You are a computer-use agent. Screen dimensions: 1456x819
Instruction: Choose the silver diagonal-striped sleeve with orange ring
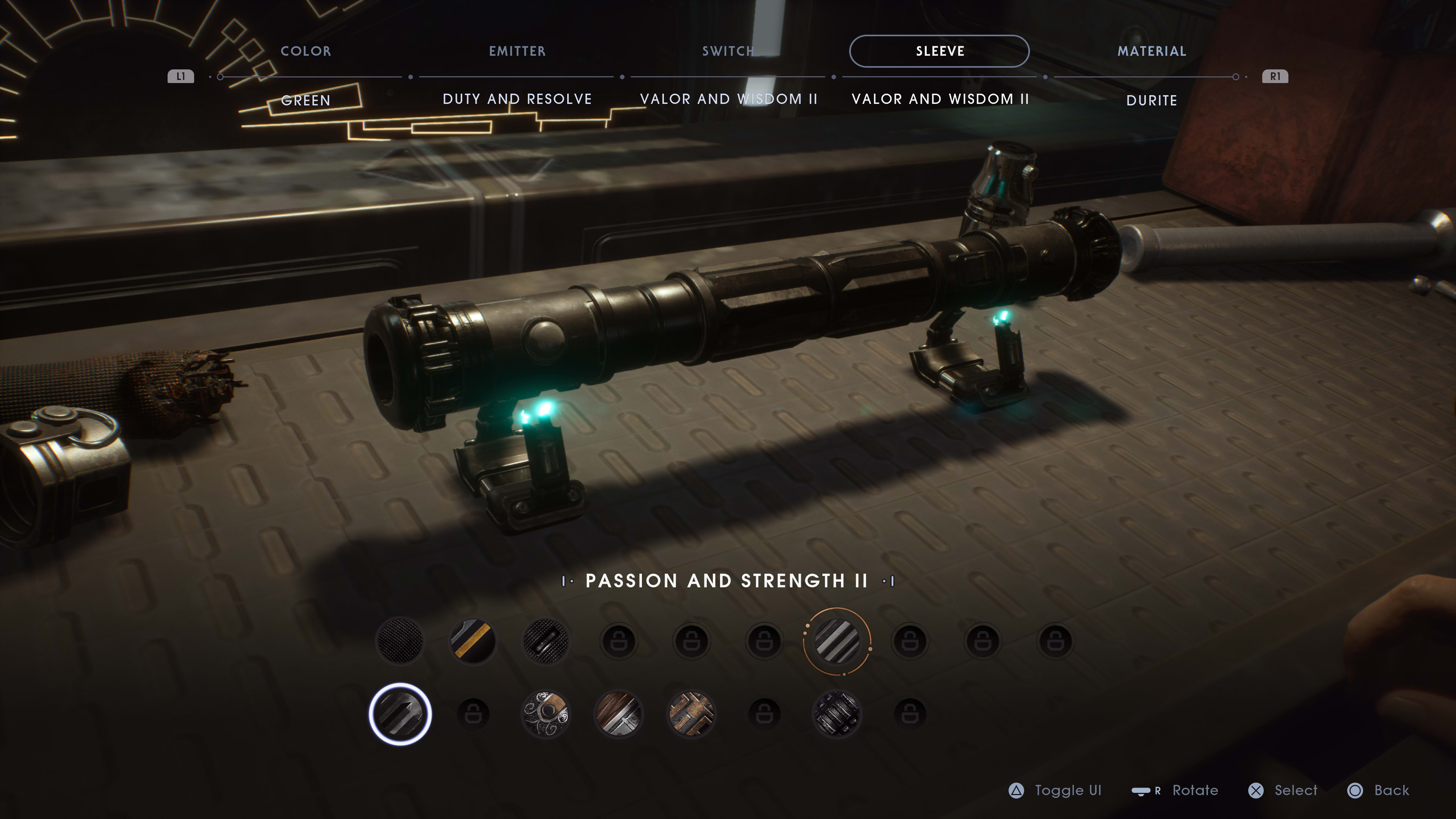837,641
